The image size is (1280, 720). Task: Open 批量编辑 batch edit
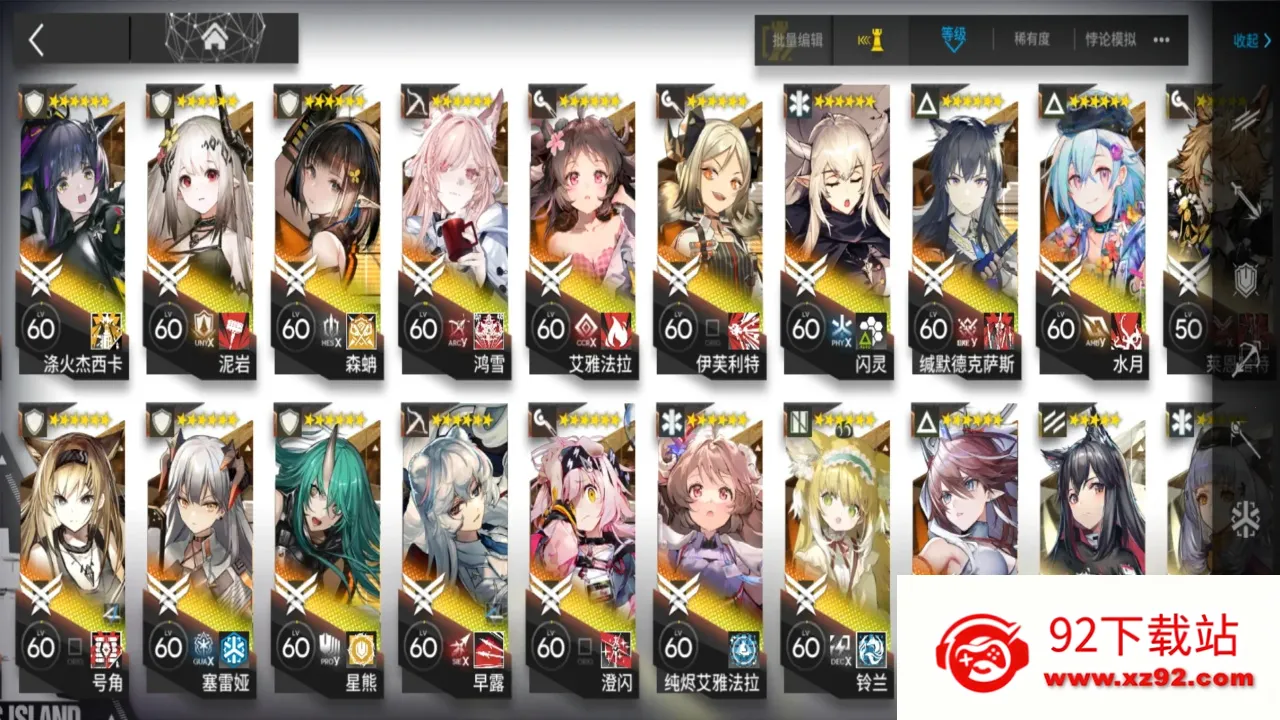797,40
